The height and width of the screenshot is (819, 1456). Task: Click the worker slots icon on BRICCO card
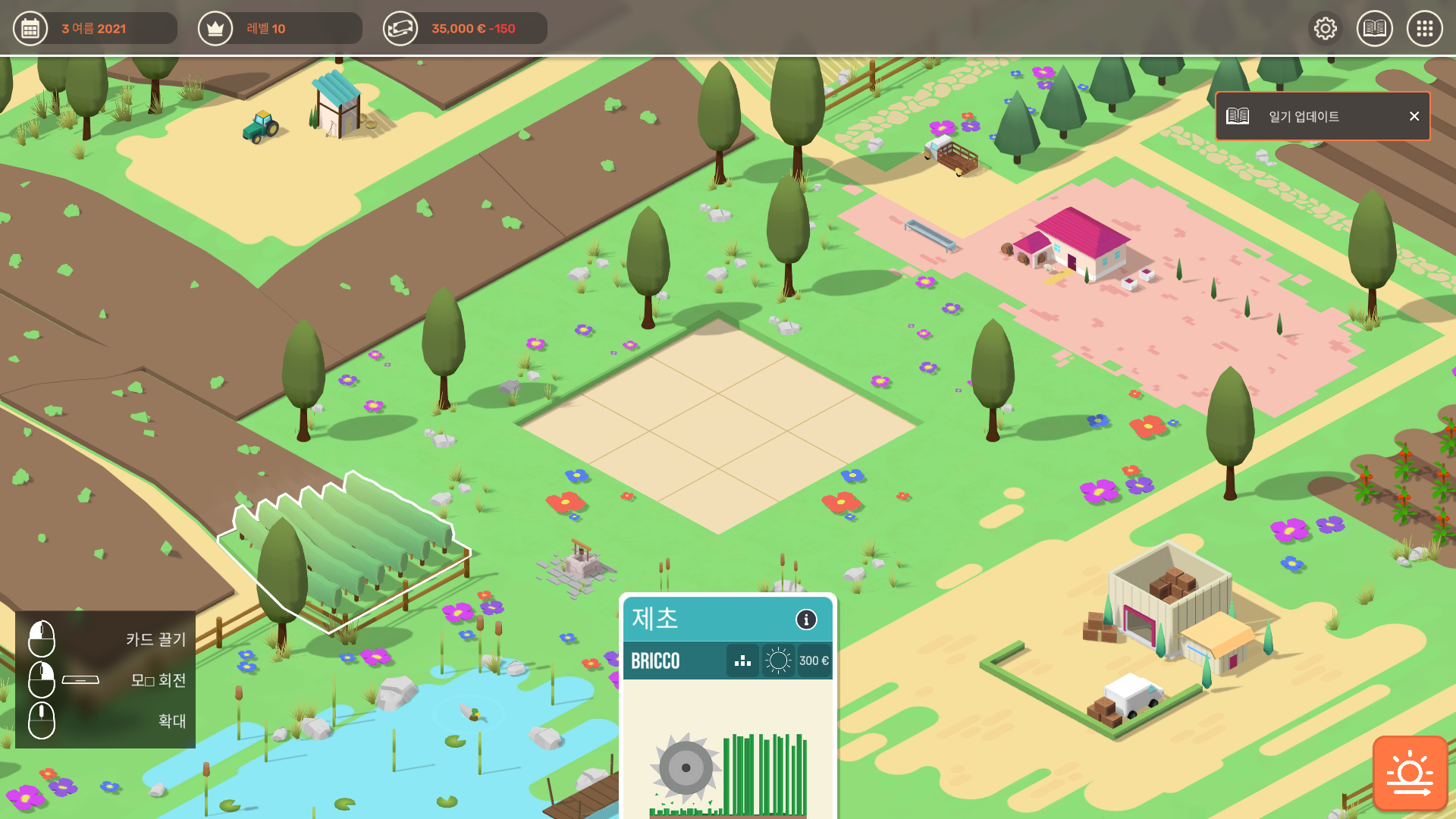click(742, 661)
